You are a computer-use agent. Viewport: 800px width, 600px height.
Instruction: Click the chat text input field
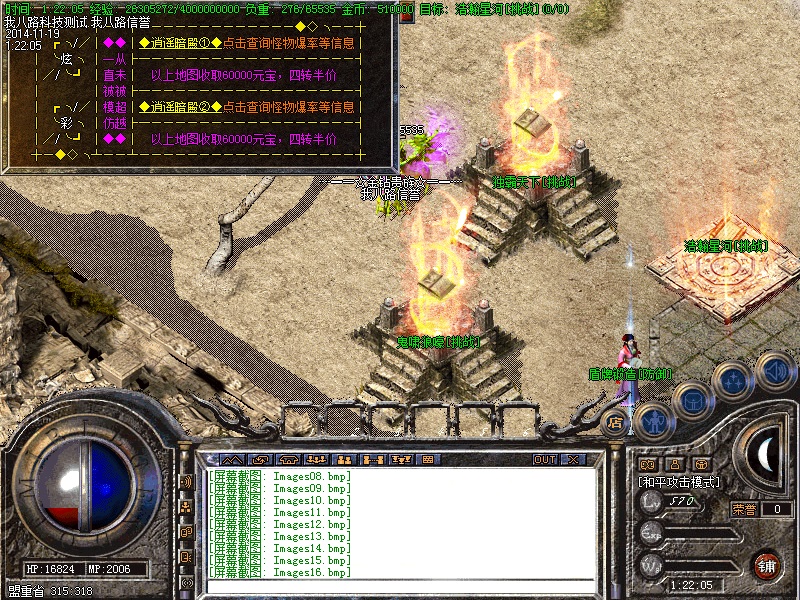pos(400,587)
